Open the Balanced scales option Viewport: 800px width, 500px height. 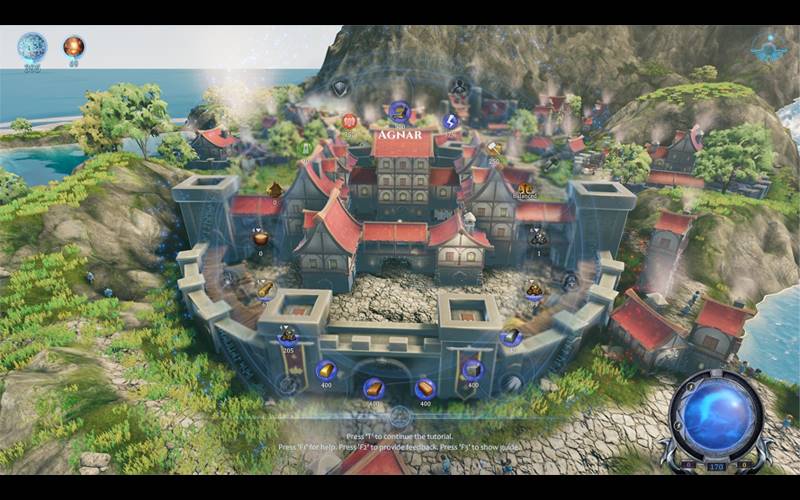tap(523, 184)
